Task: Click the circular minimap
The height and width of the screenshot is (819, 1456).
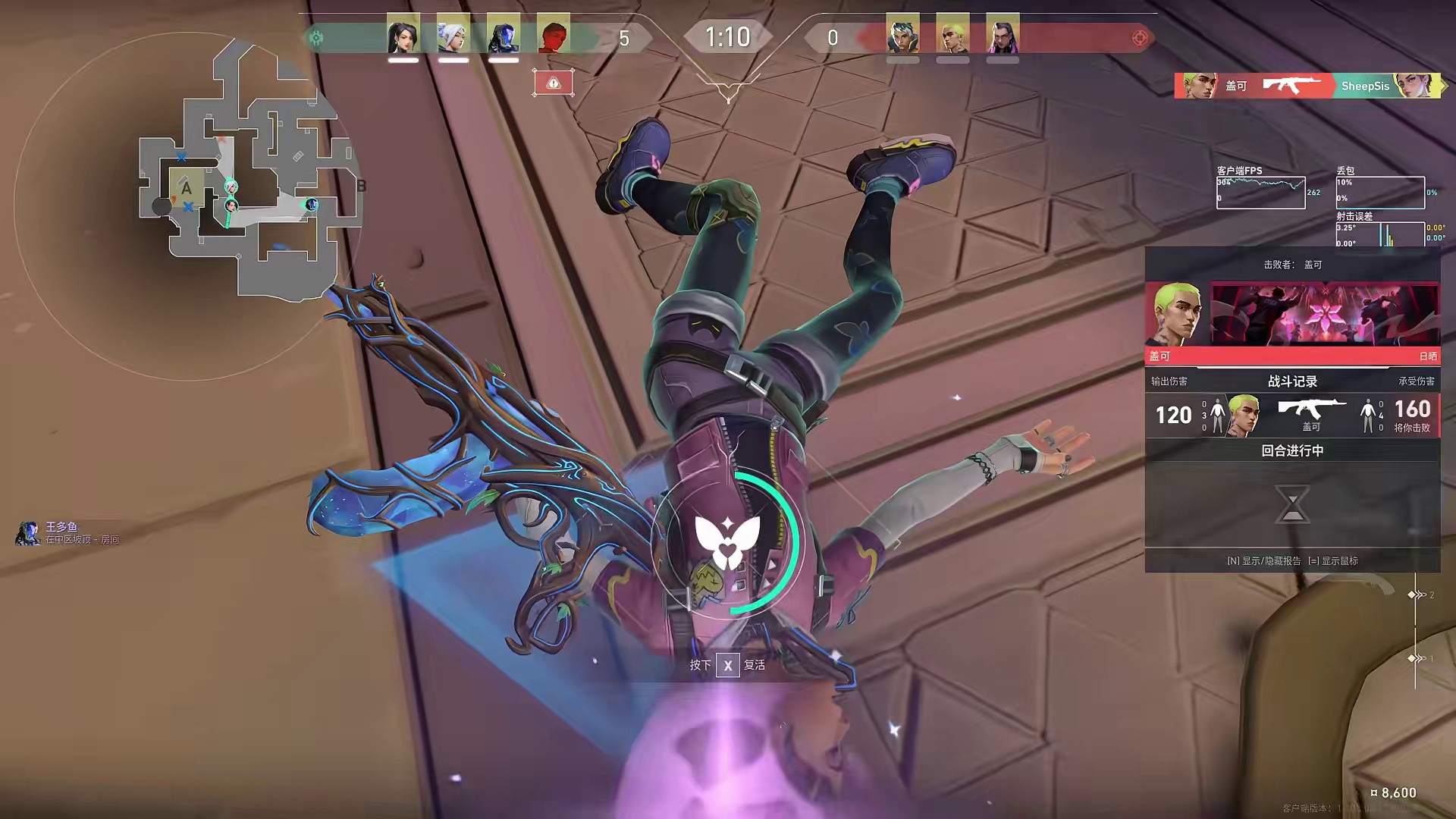Action: coord(188,206)
